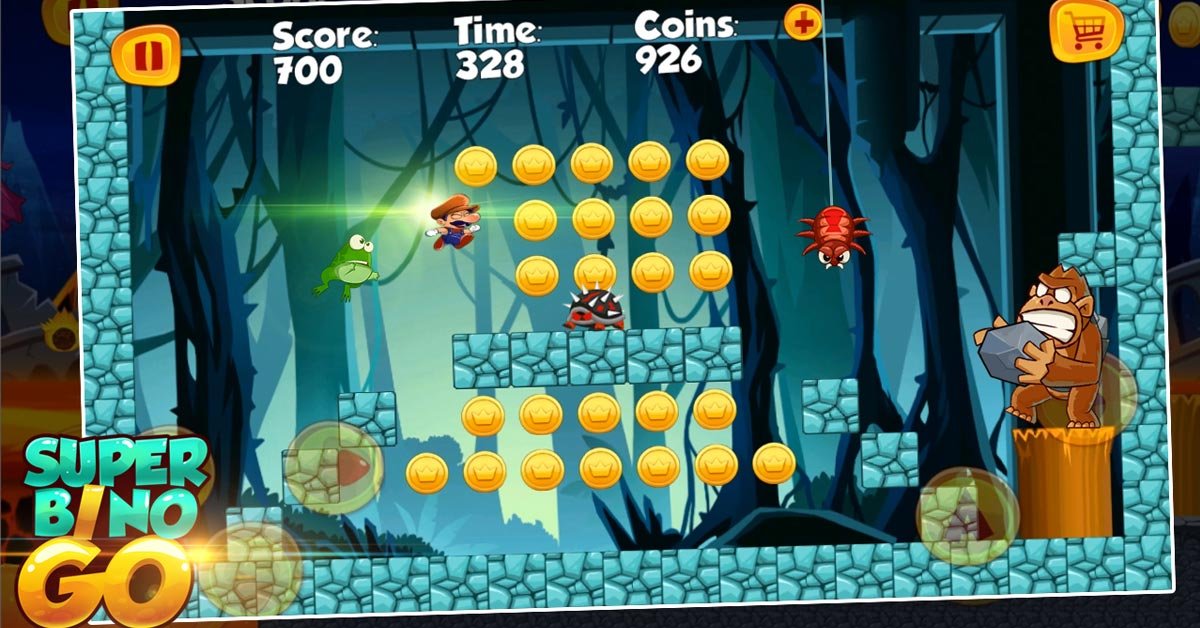
Task: Tap the move-left touch control circle
Action: (x=250, y=567)
